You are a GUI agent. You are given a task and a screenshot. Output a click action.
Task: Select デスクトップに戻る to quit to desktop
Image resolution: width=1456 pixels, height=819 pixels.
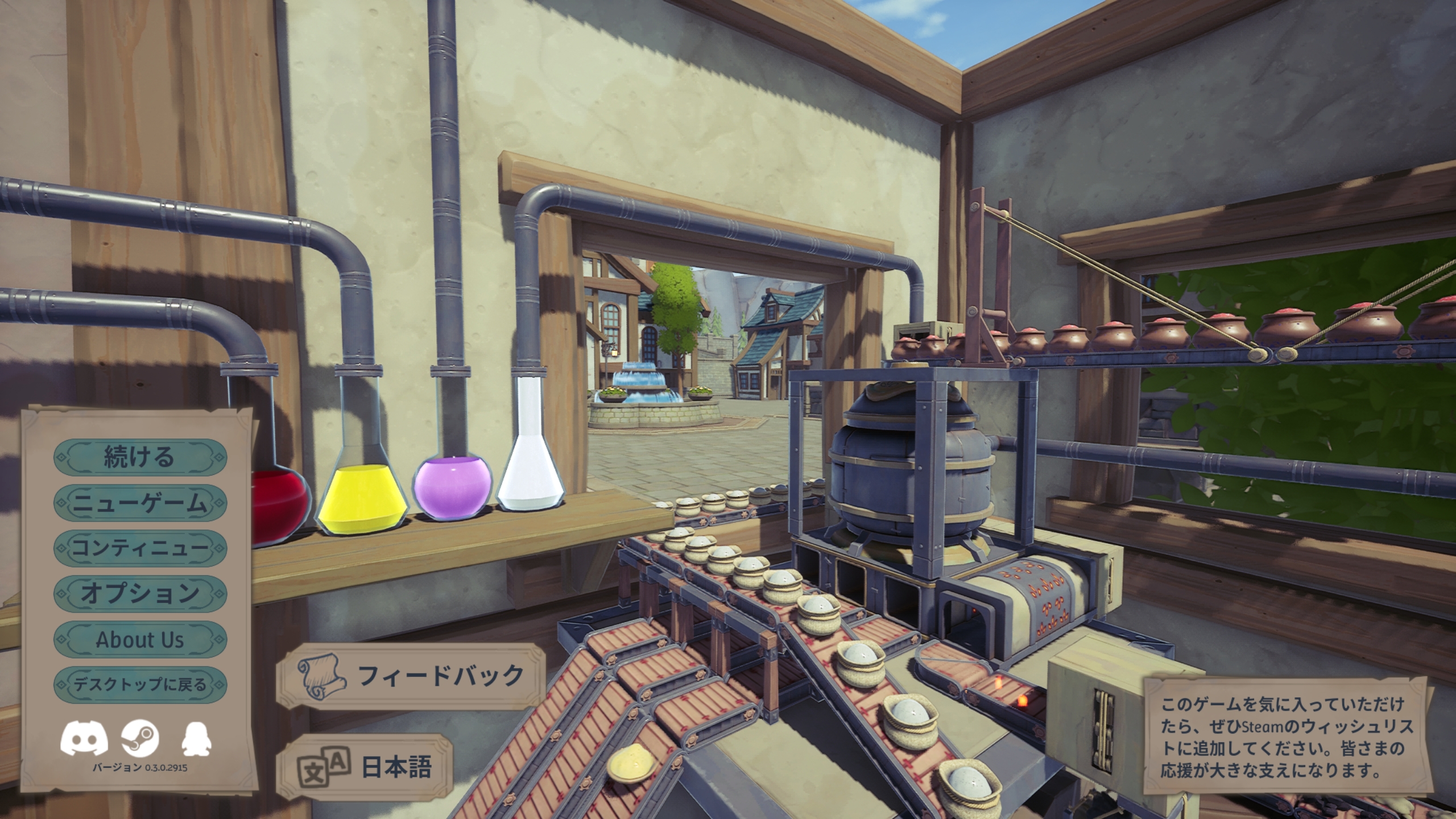140,685
